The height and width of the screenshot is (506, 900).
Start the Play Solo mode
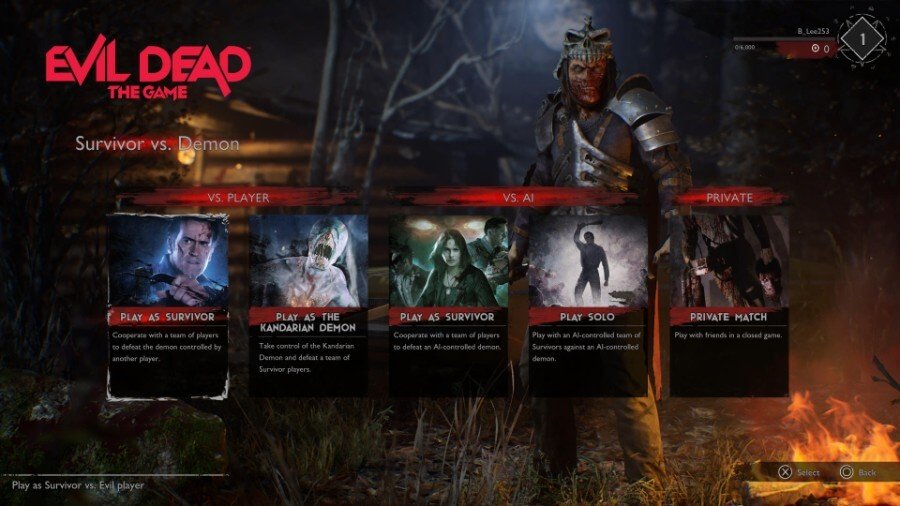(x=588, y=305)
